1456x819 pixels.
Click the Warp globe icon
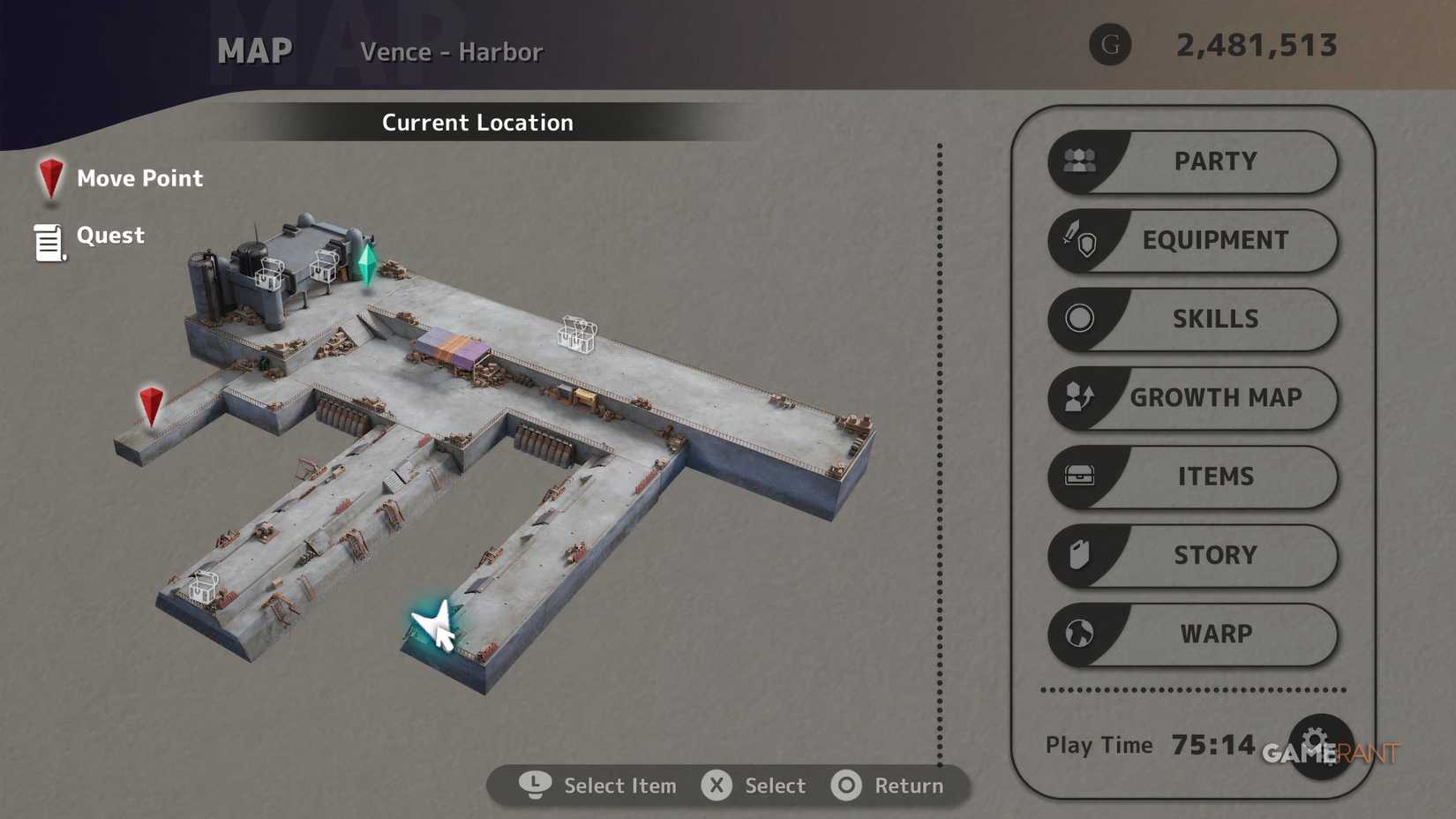point(1078,634)
